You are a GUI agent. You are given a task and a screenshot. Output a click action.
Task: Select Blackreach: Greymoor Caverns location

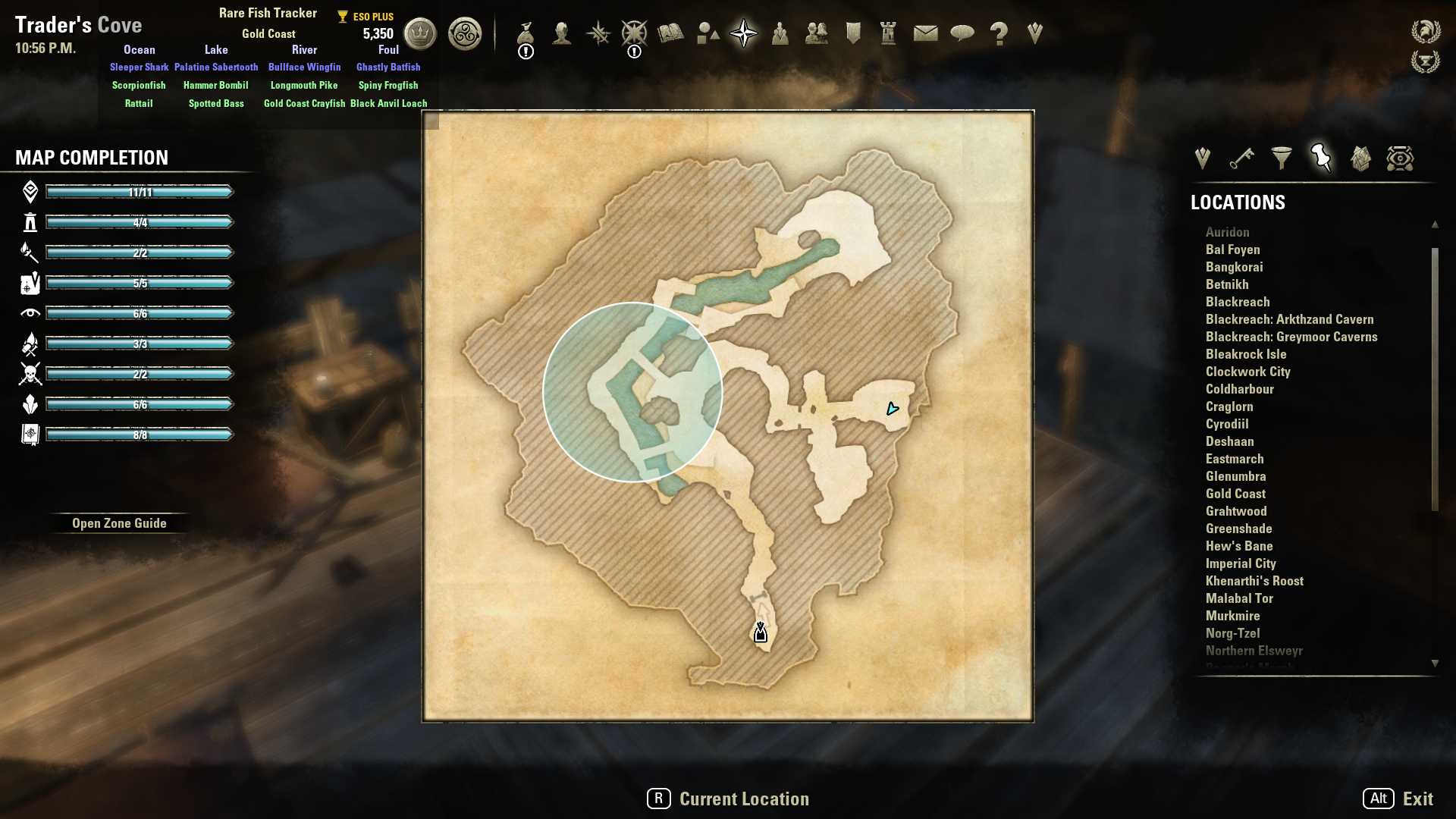[x=1291, y=337]
